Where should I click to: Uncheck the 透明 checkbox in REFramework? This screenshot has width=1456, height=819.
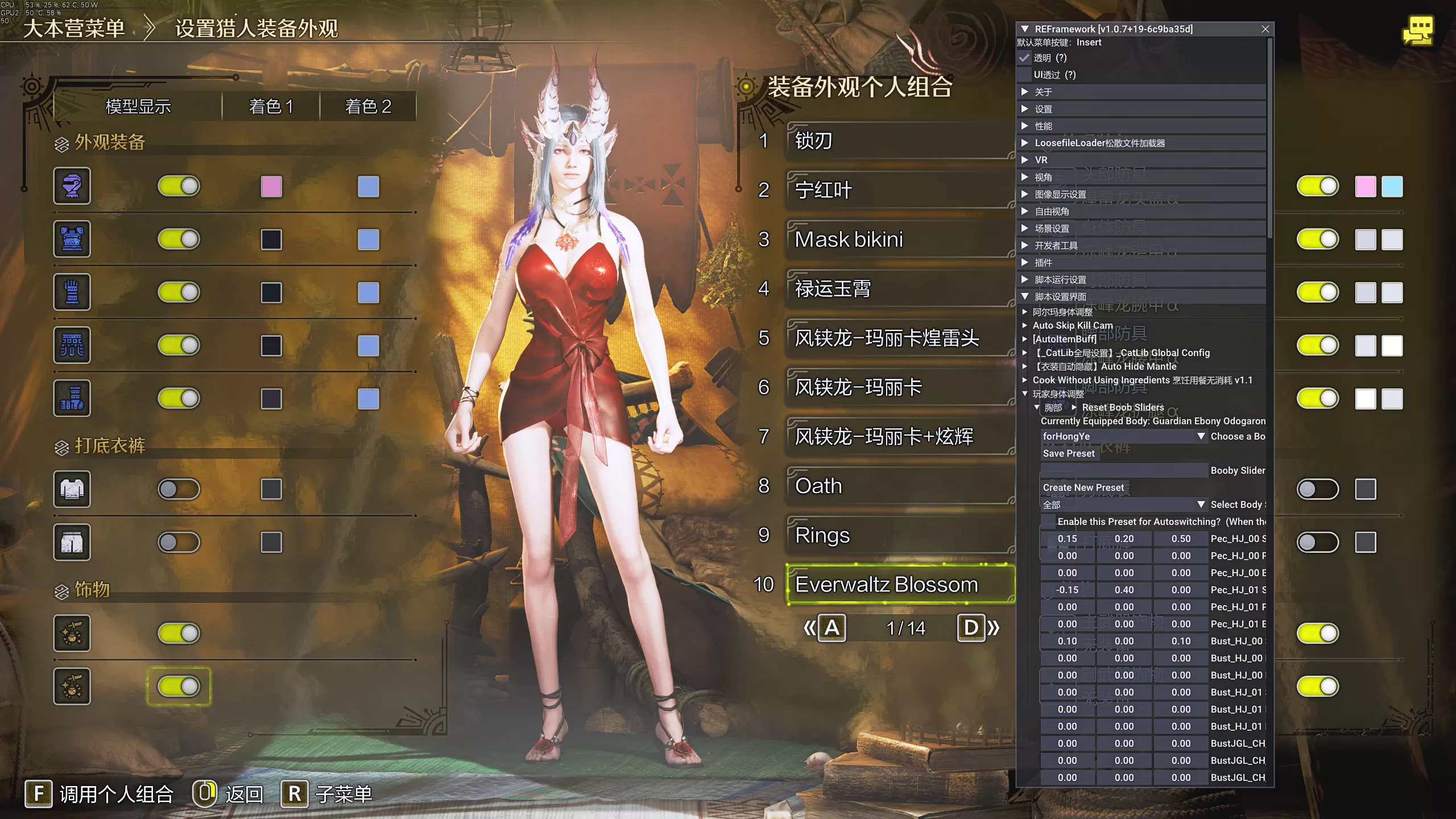point(1025,58)
